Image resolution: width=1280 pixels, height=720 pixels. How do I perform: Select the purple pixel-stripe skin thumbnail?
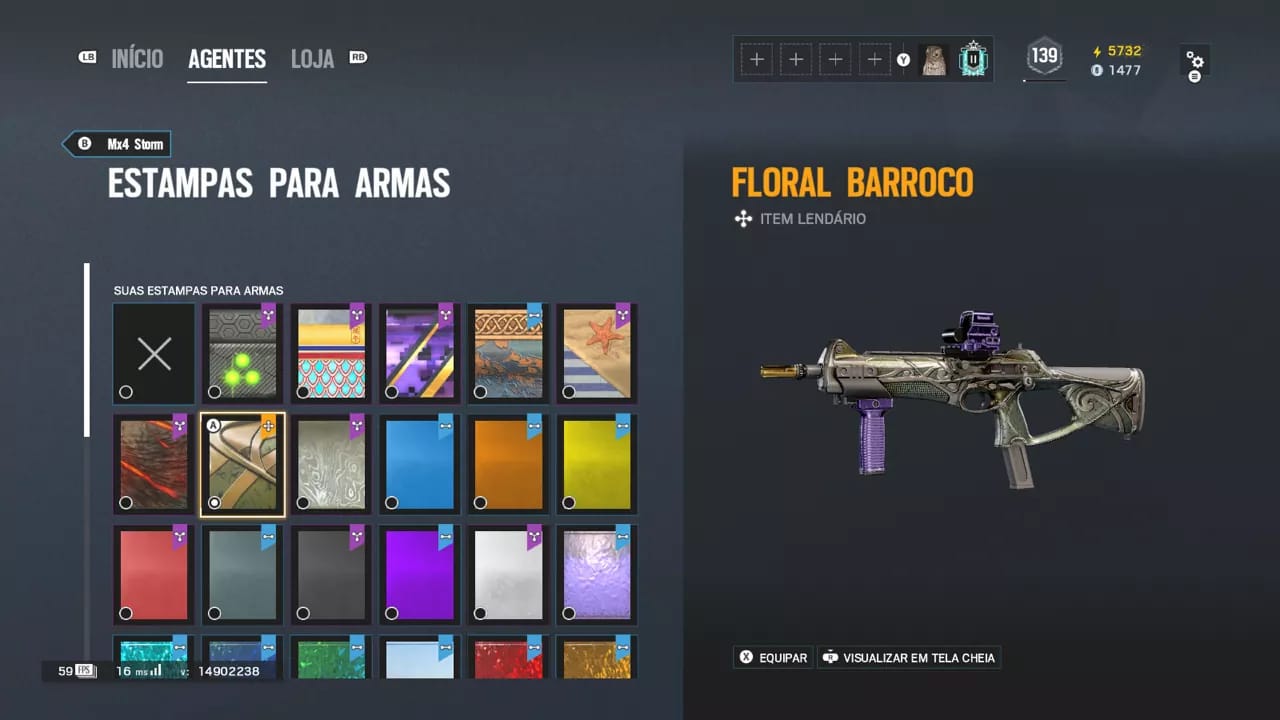419,353
